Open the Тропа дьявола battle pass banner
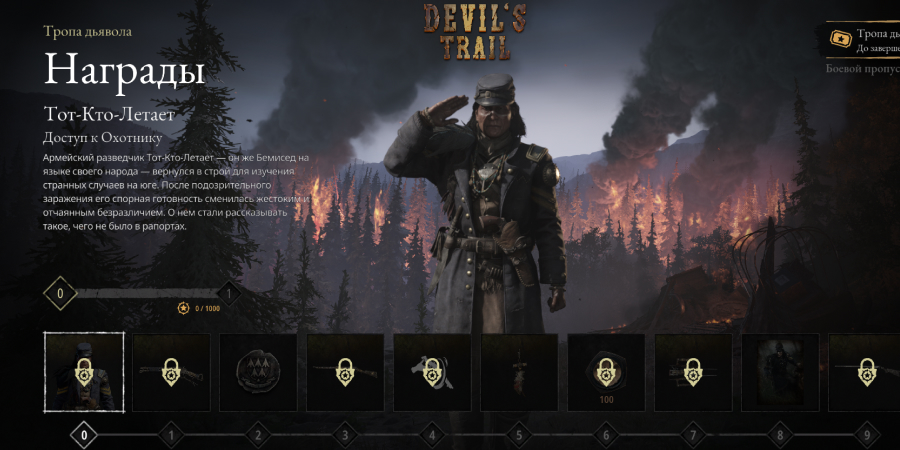900x450 pixels. click(863, 39)
